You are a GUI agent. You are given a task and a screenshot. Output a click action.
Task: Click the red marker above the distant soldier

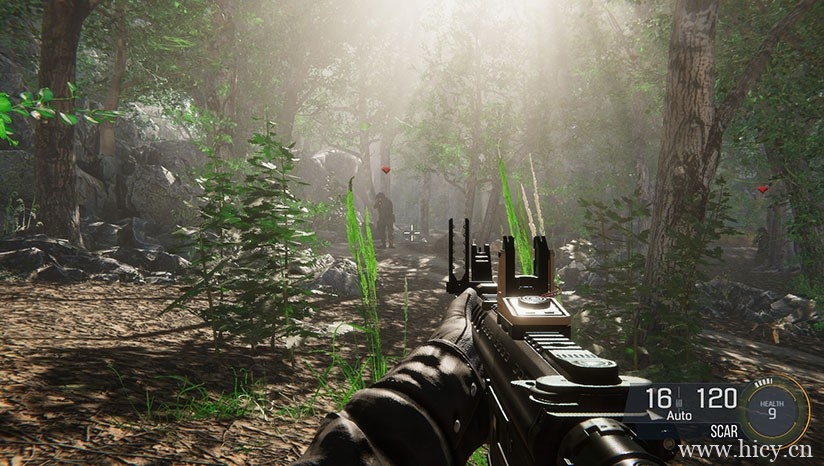click(x=386, y=171)
